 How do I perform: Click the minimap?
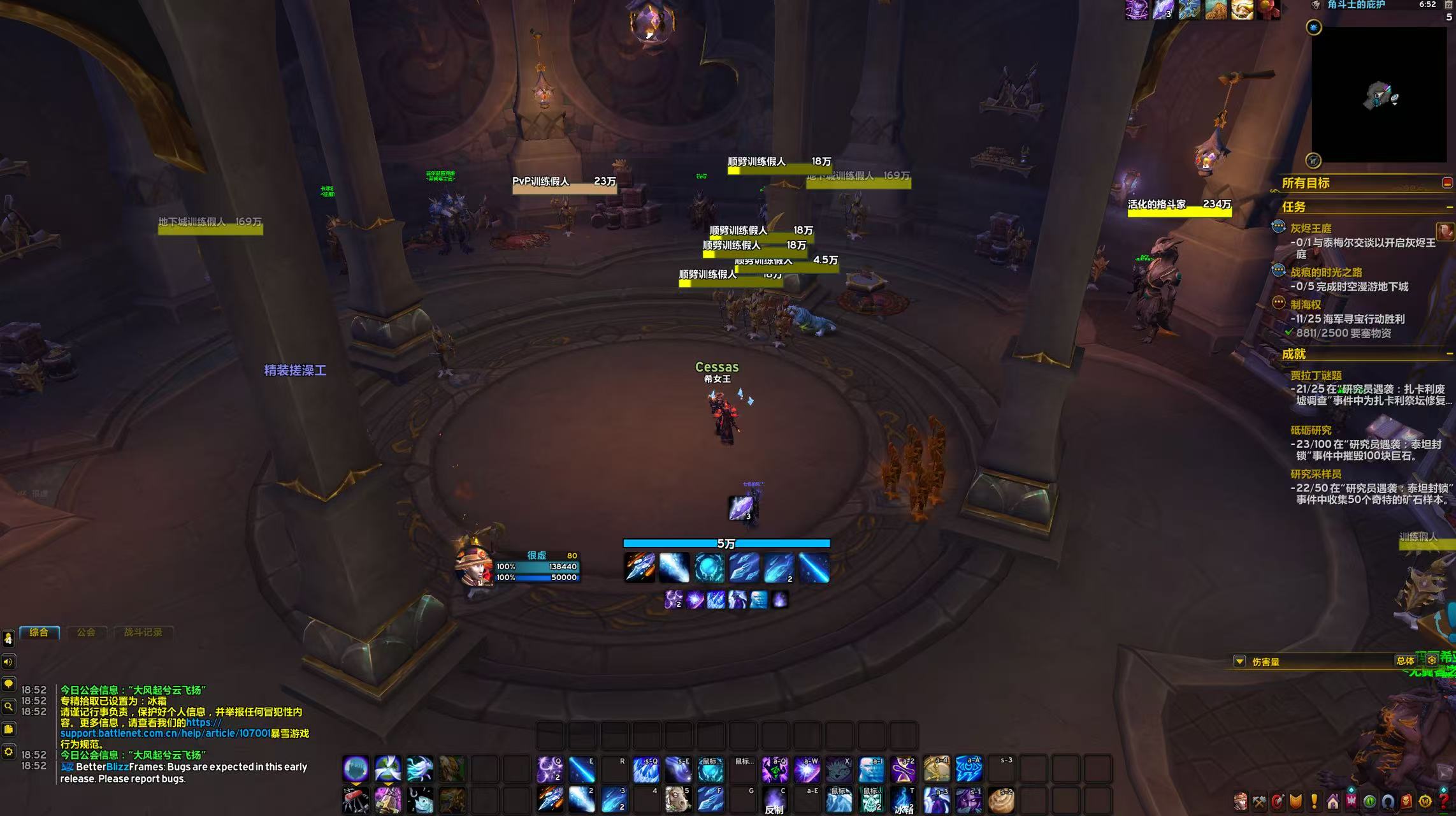coord(1379,94)
